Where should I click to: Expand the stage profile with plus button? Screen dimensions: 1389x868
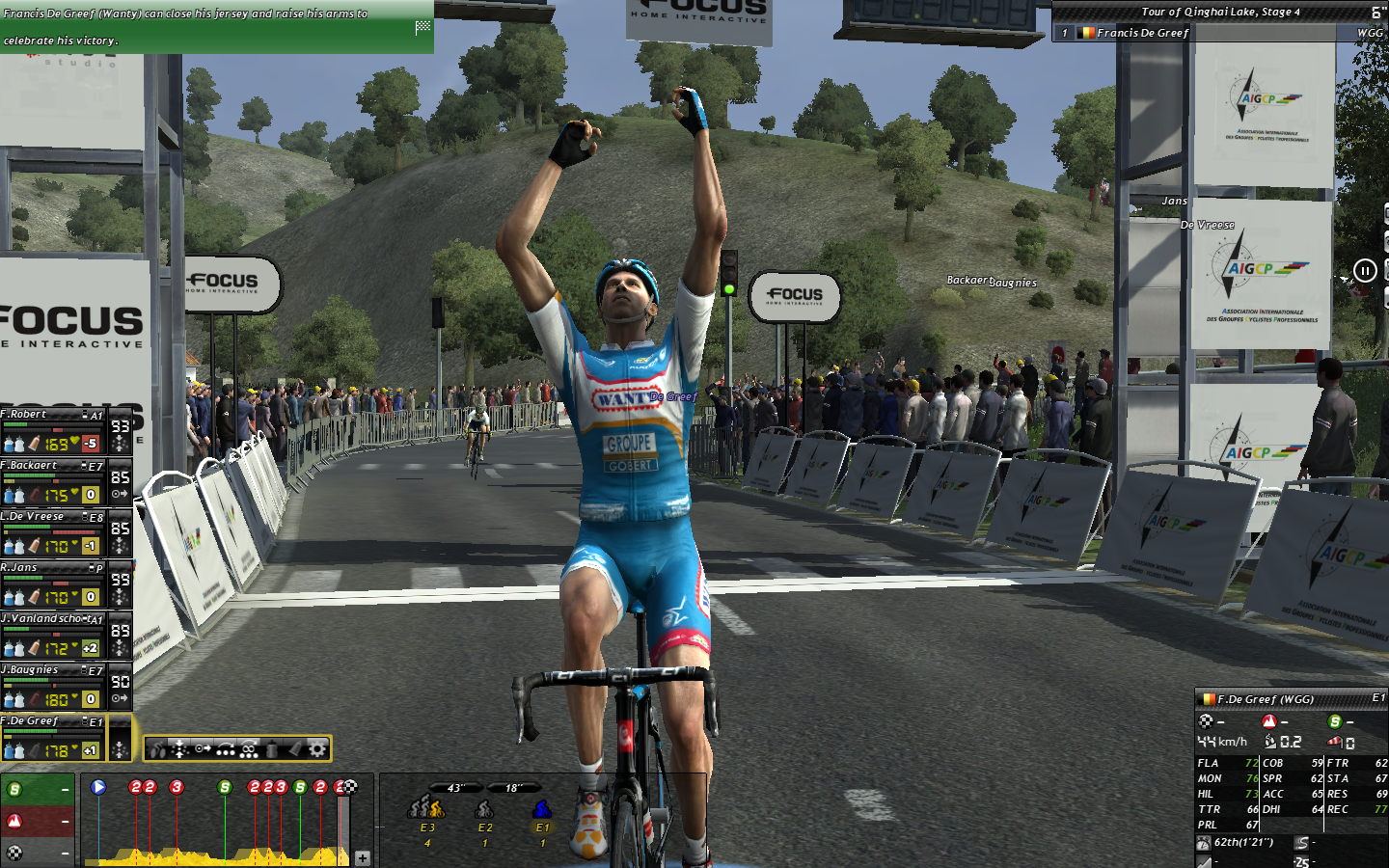coord(363,857)
